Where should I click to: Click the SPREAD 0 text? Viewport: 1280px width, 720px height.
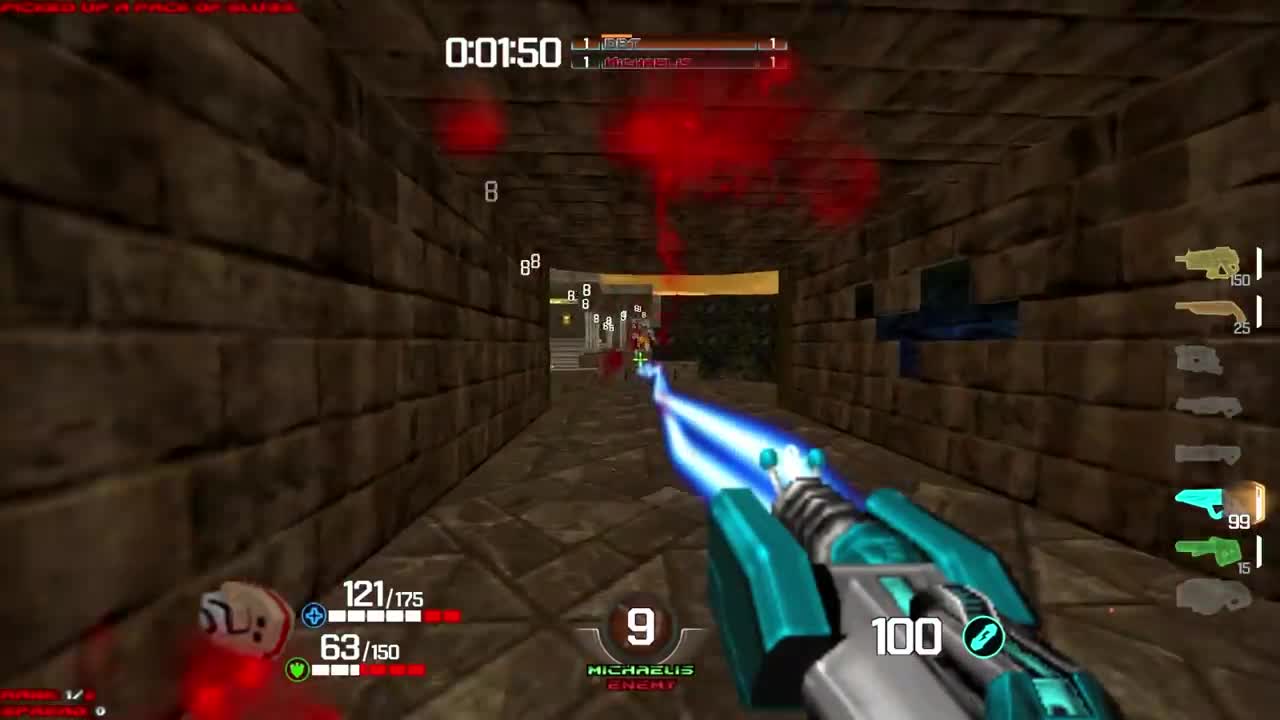(45, 712)
